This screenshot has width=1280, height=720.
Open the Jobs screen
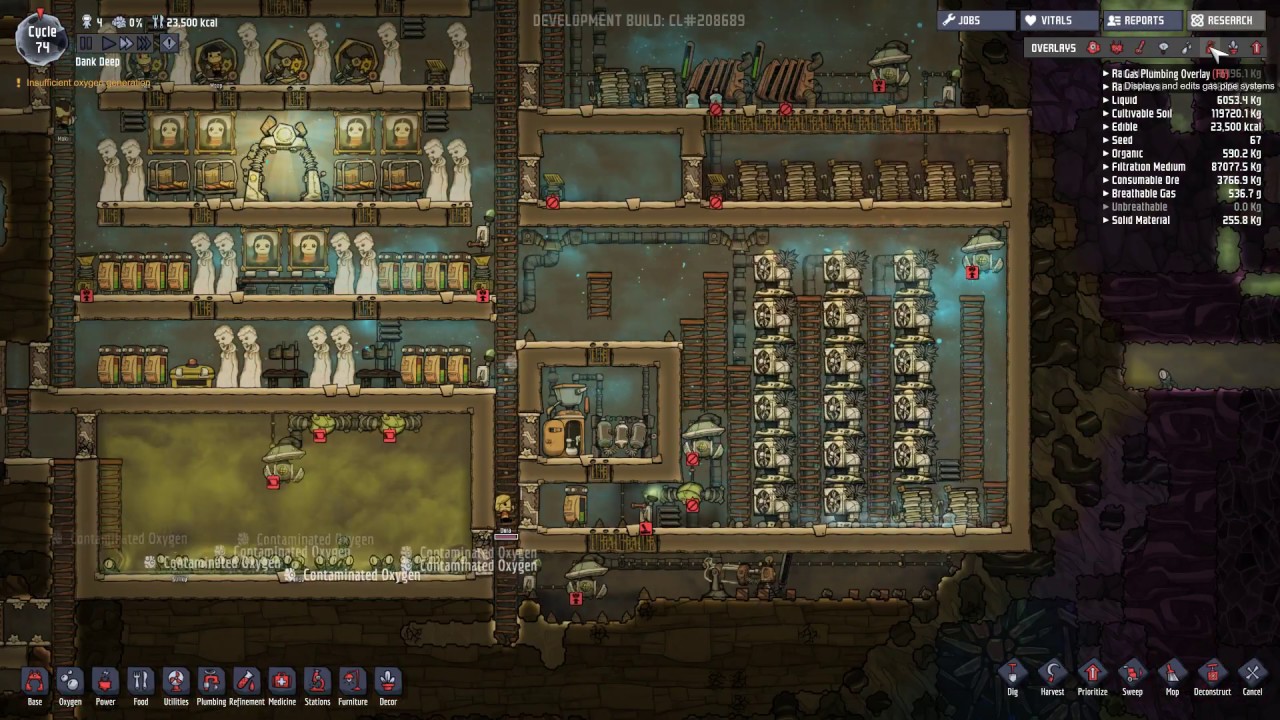(974, 20)
